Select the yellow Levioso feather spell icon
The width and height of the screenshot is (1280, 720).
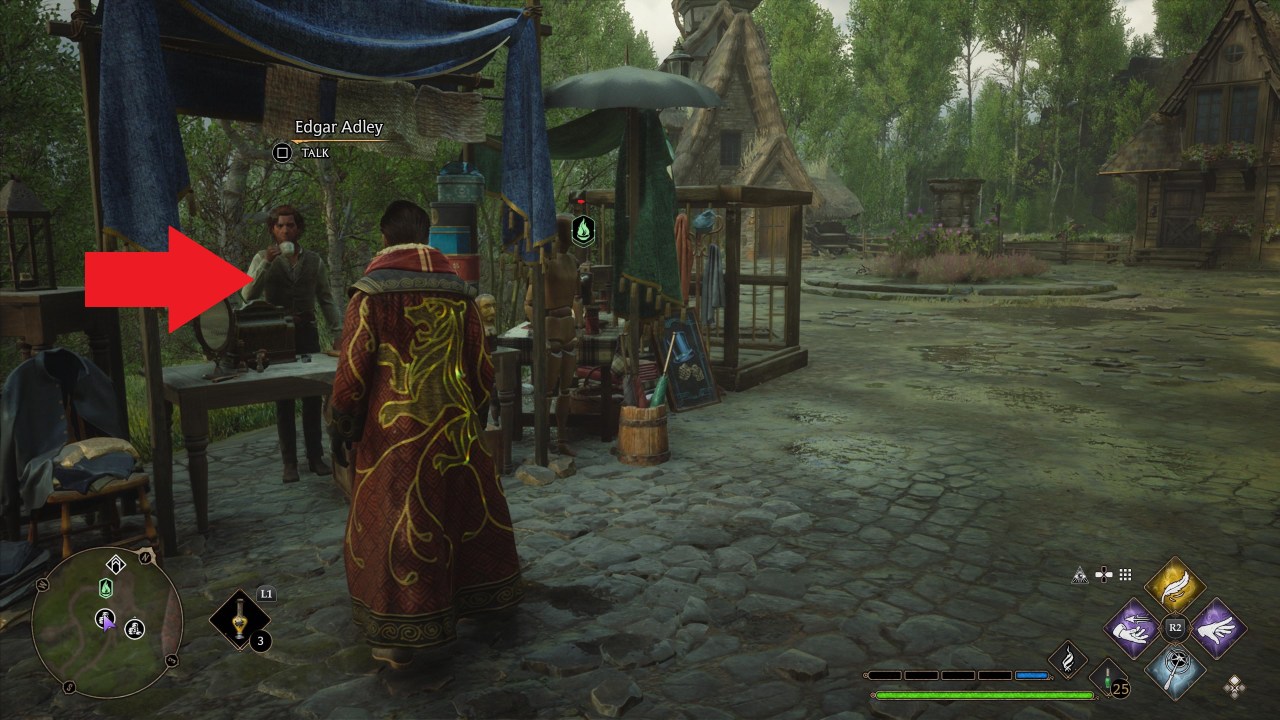(1175, 585)
